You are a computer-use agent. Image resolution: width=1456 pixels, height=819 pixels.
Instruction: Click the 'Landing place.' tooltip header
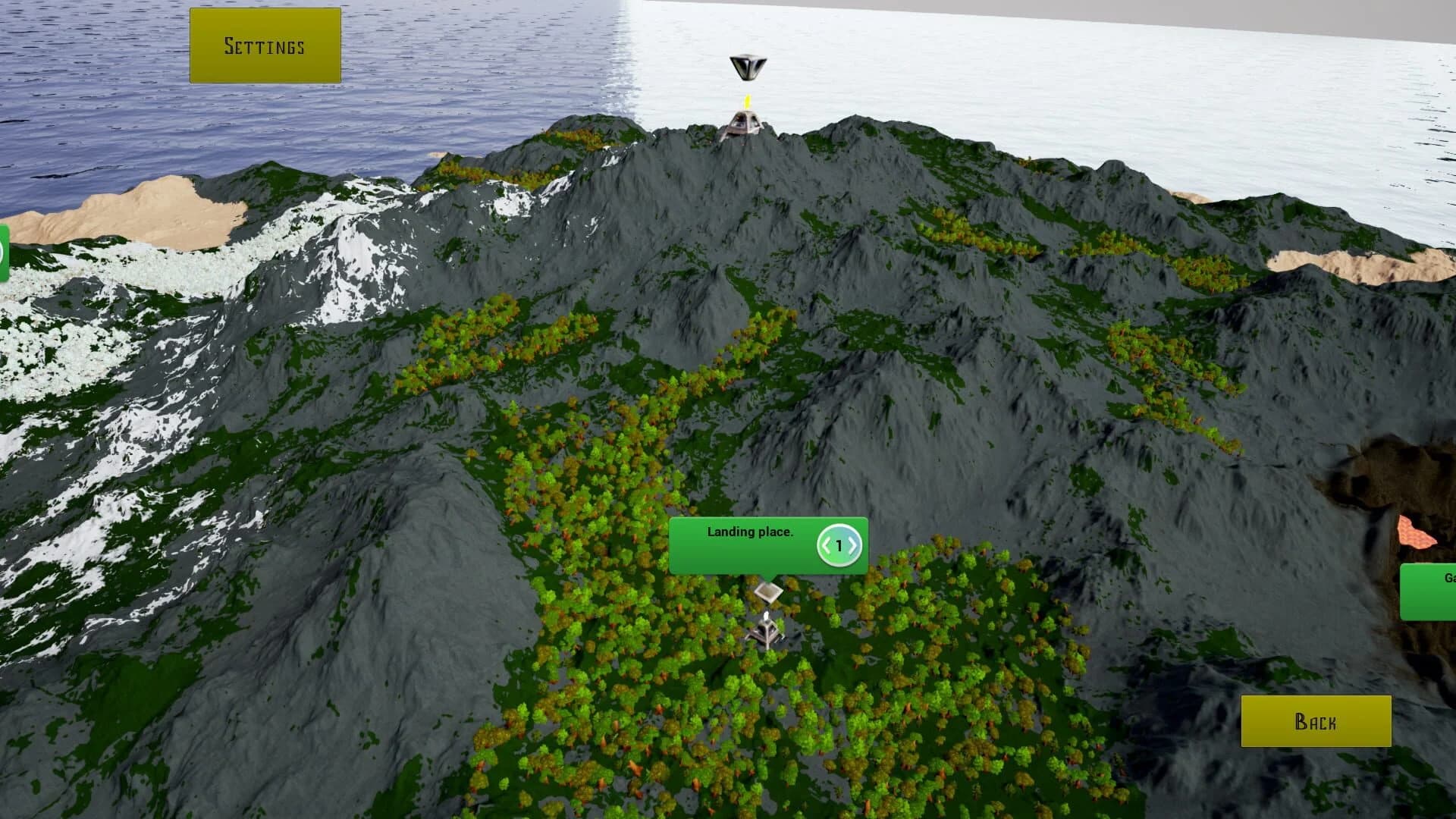tap(749, 532)
